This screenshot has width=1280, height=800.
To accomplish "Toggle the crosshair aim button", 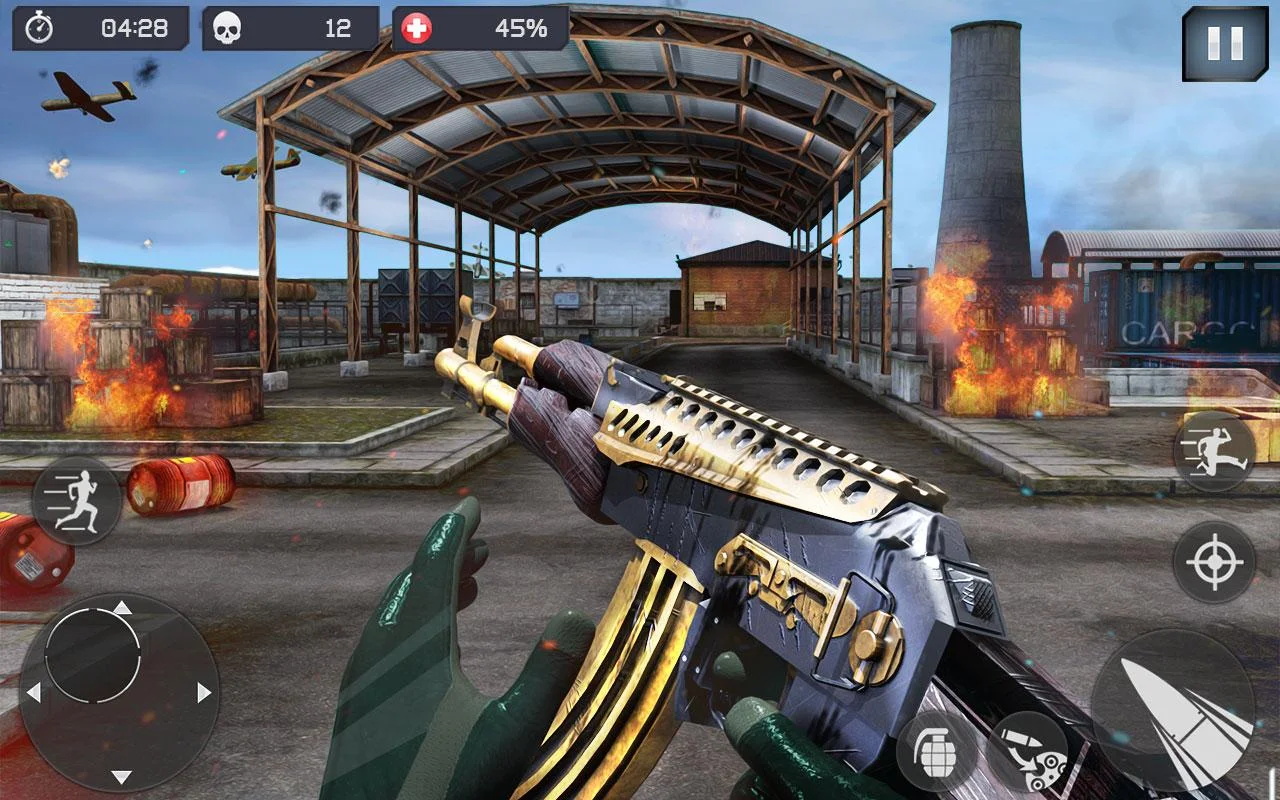I will pyautogui.click(x=1214, y=562).
